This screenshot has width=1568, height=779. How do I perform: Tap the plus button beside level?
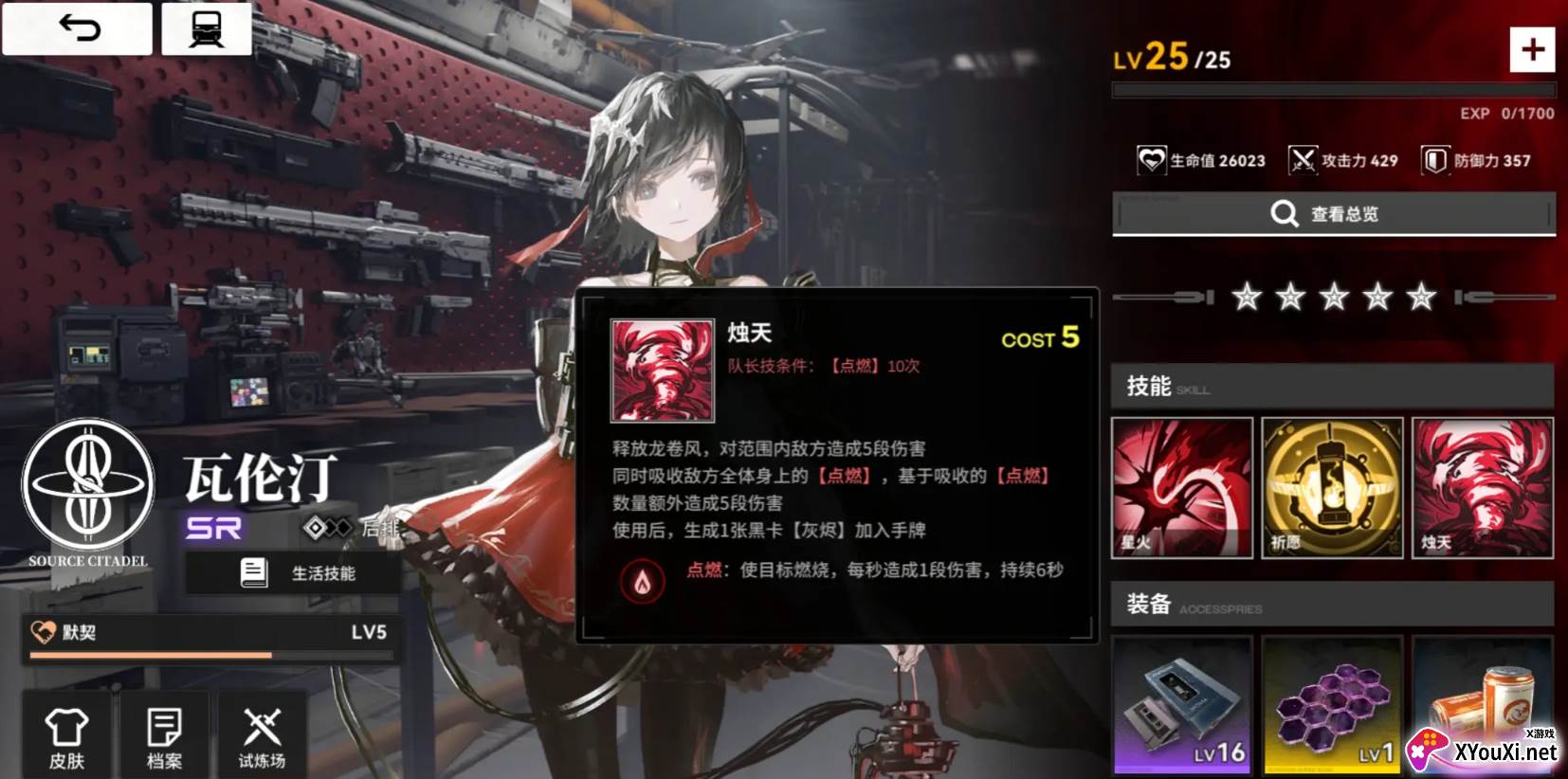point(1532,50)
